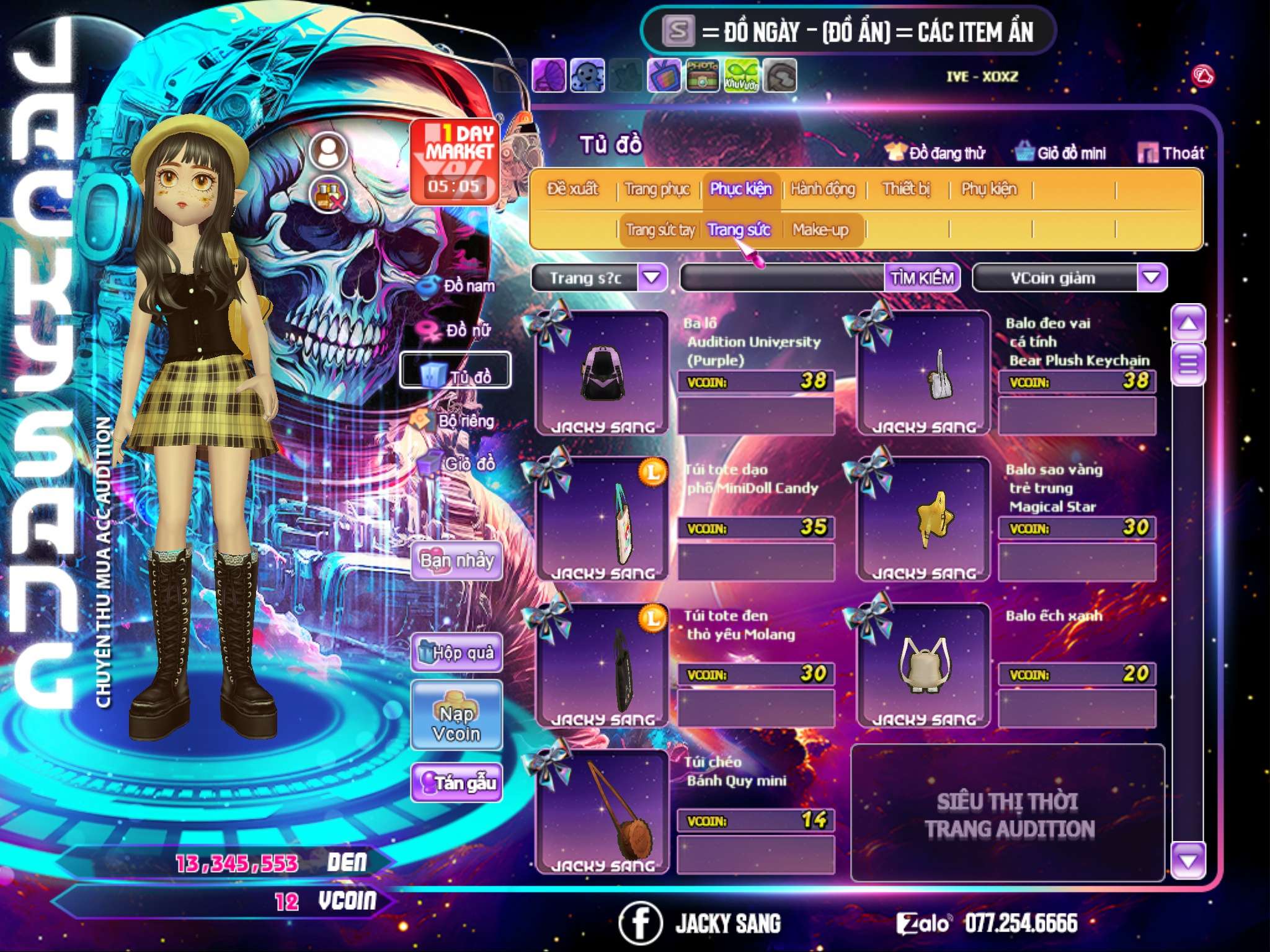Switch to the Trang phục tab
This screenshot has height=952, width=1270.
[x=657, y=188]
